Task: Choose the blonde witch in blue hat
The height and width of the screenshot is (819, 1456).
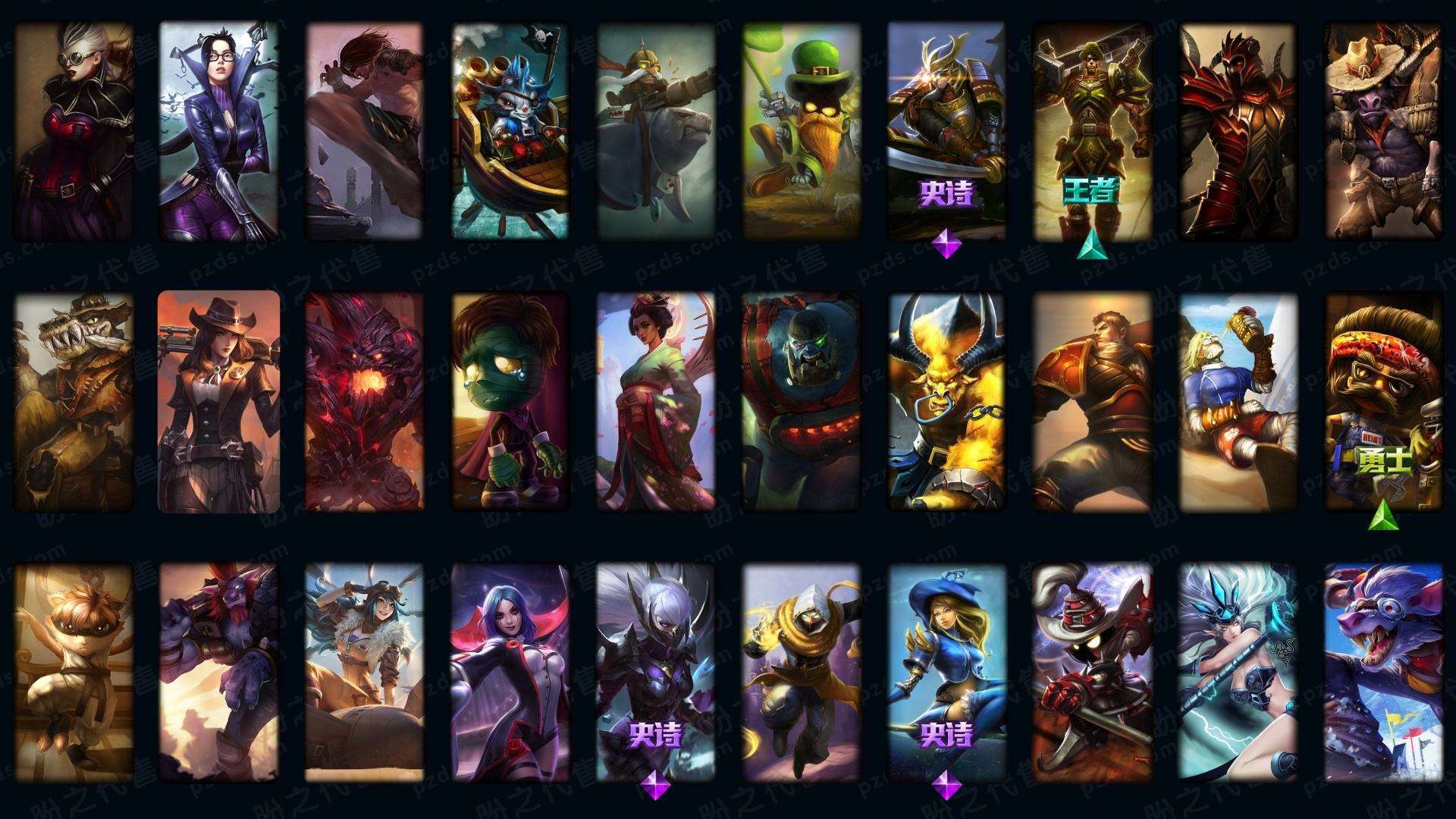Action: (x=946, y=672)
